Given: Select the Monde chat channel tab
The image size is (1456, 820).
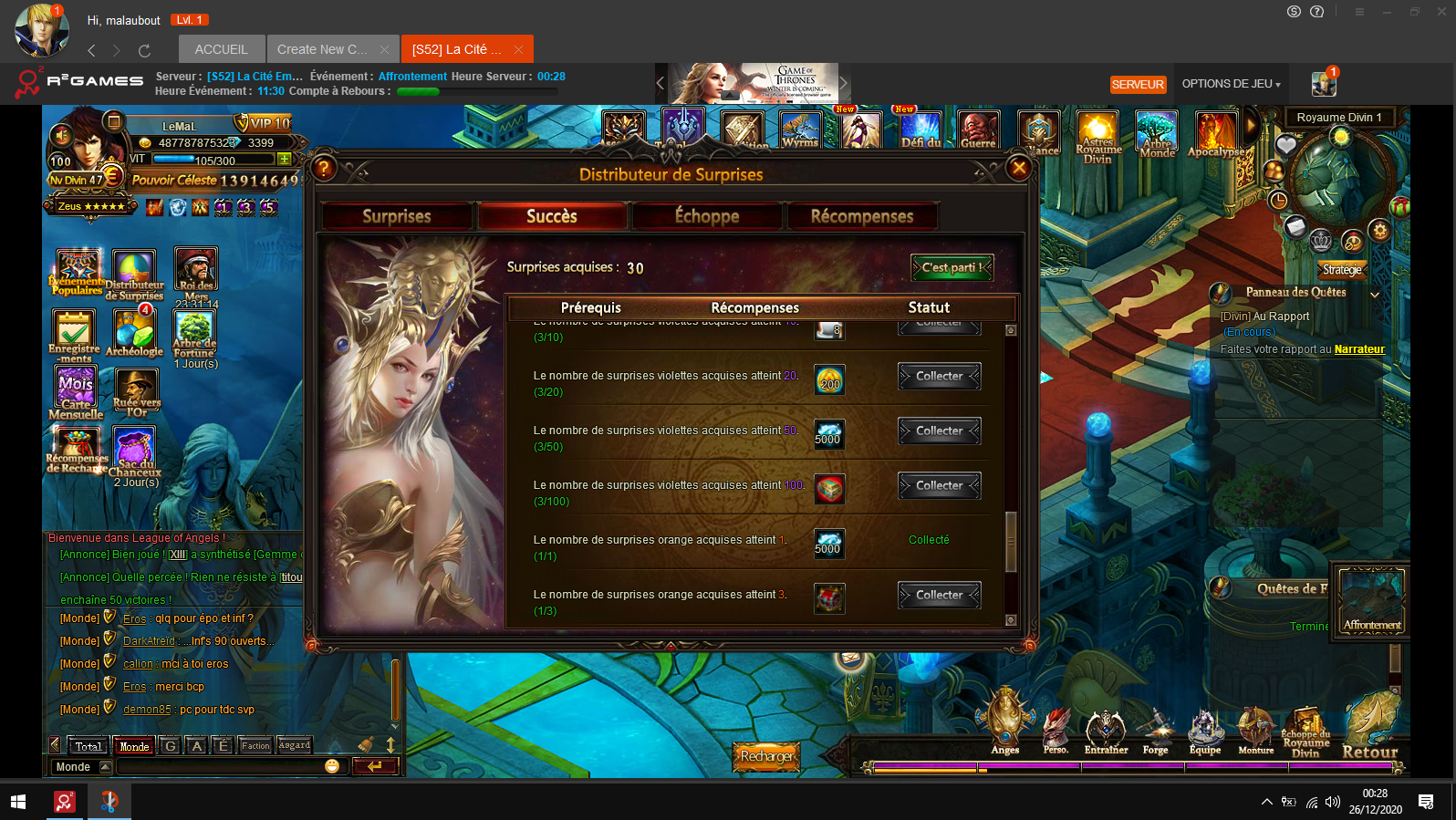Looking at the screenshot, I should tap(134, 746).
